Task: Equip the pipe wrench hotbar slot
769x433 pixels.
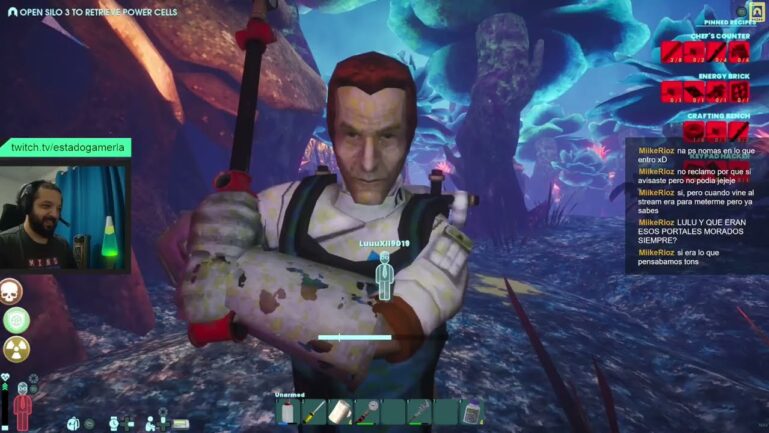Action: (x=419, y=412)
